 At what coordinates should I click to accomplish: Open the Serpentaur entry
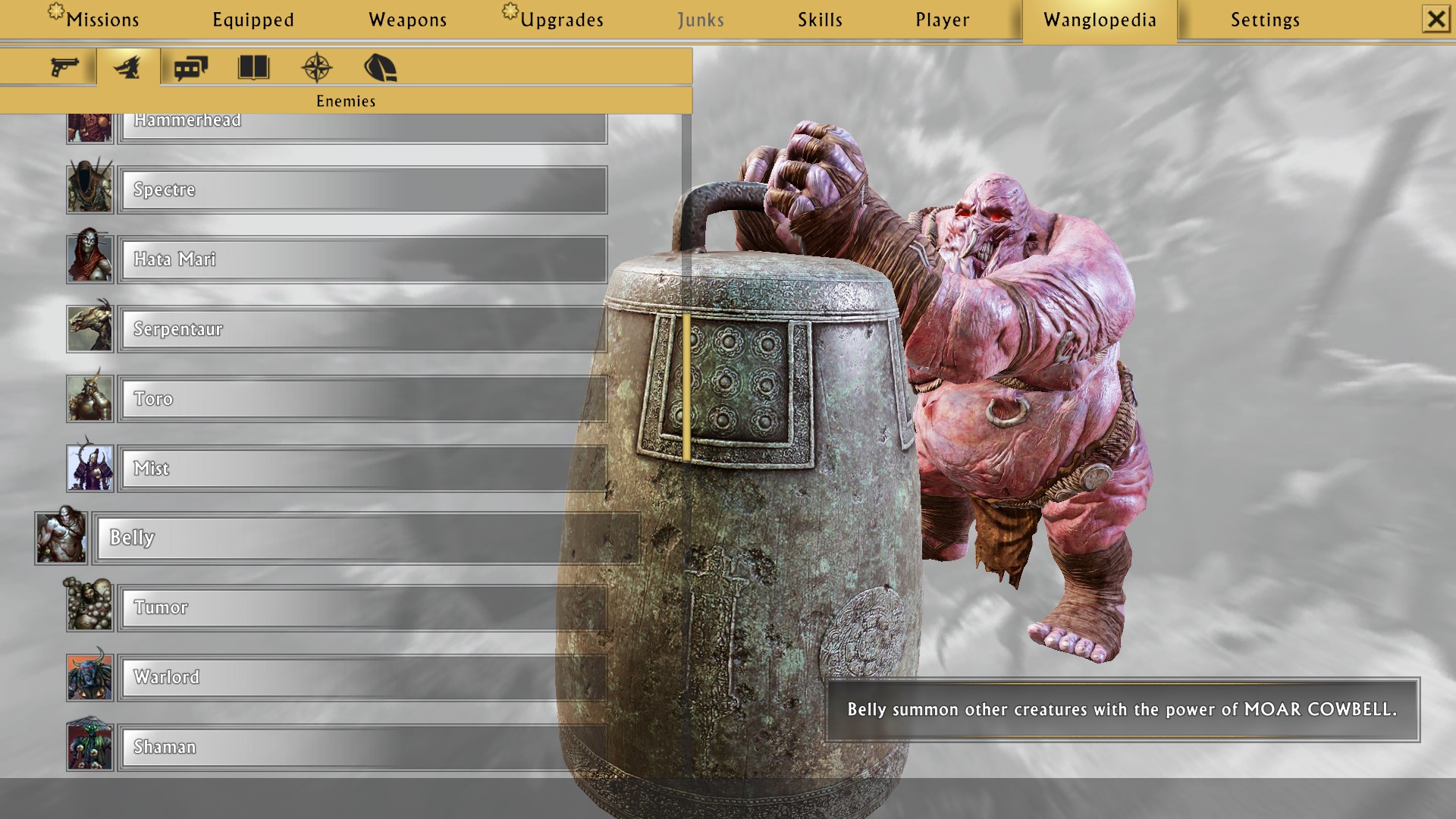point(362,329)
